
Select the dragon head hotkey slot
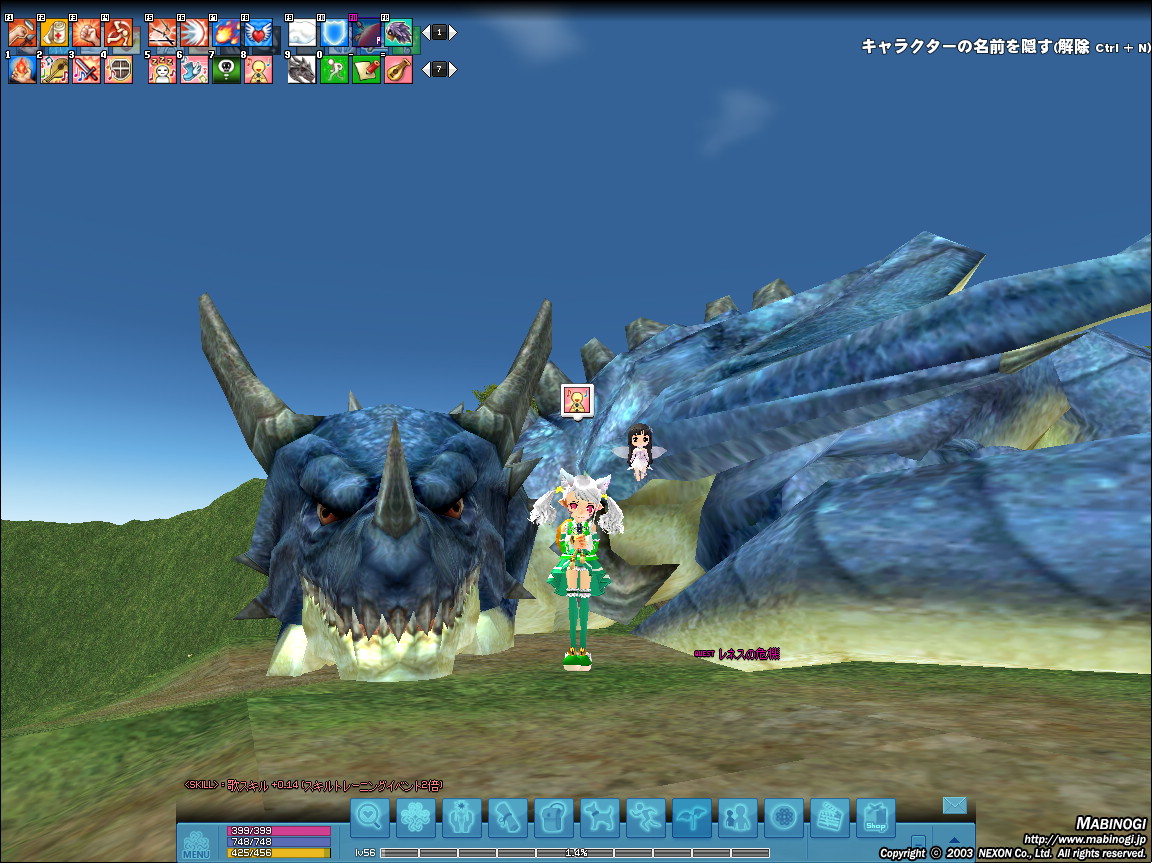302,69
